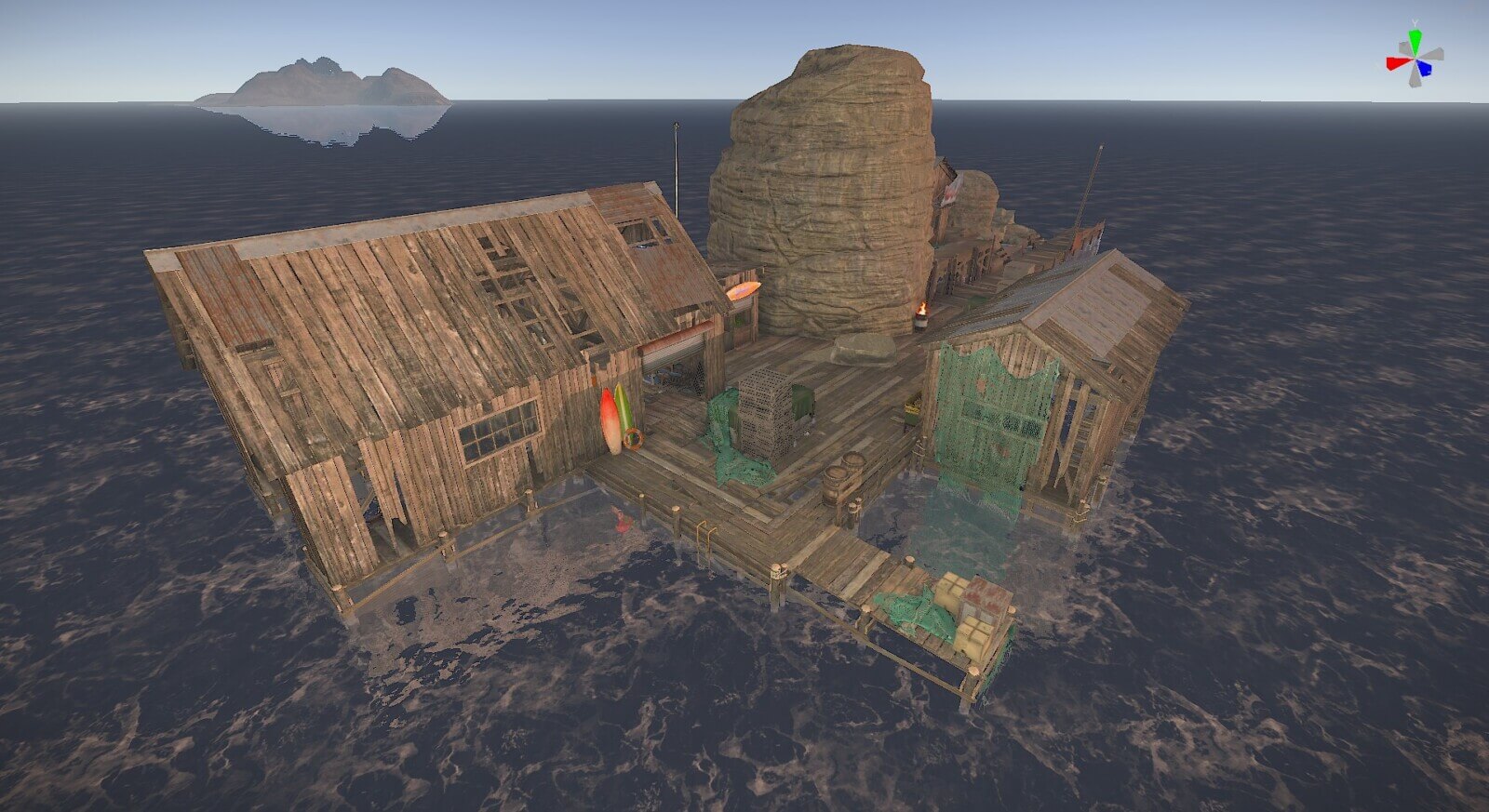The width and height of the screenshot is (1489, 812).
Task: Click the Y label above the gizmo
Action: (1415, 22)
